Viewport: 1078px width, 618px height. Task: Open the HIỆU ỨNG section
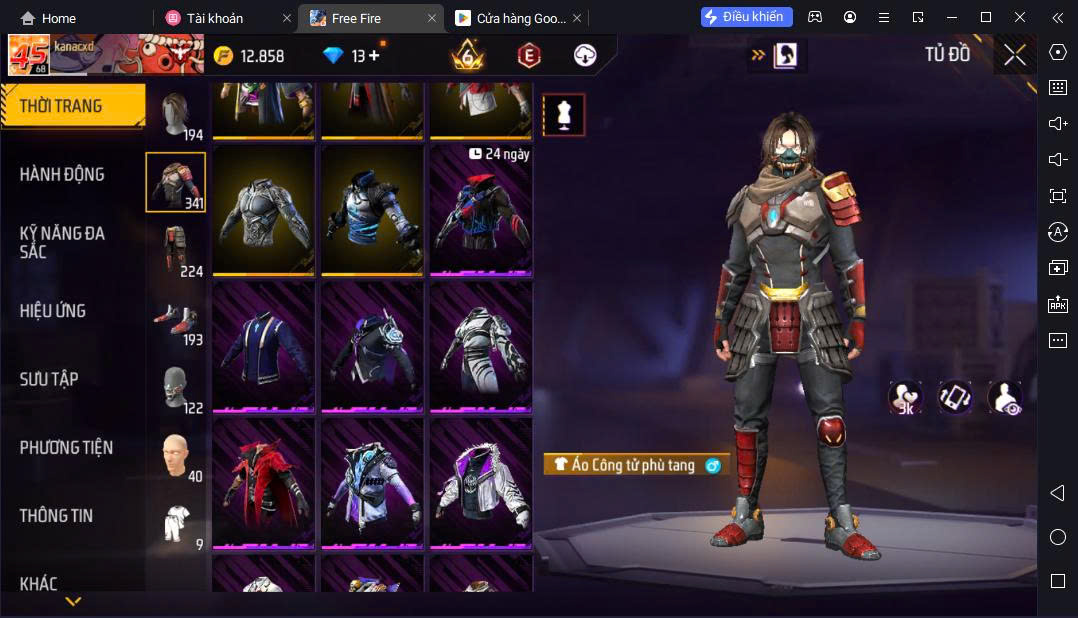point(53,311)
